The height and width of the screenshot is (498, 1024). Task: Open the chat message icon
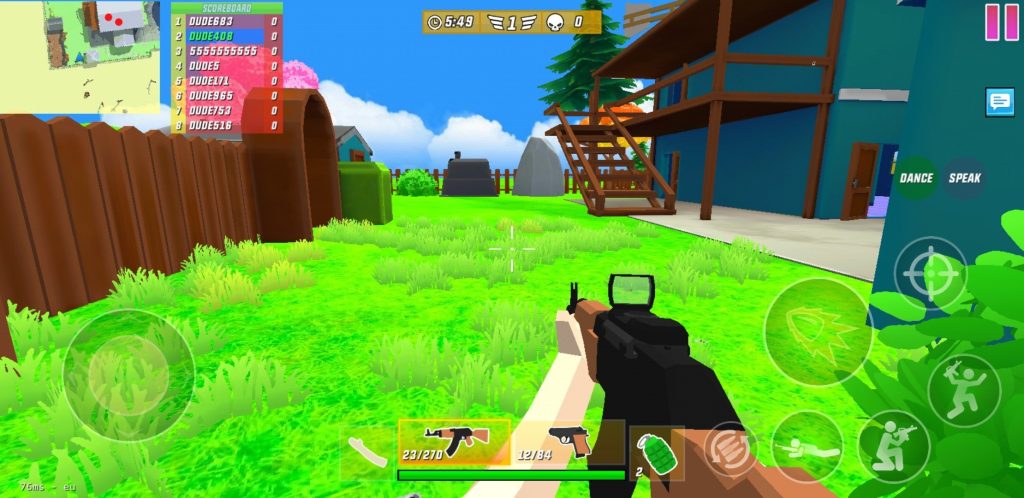point(999,102)
